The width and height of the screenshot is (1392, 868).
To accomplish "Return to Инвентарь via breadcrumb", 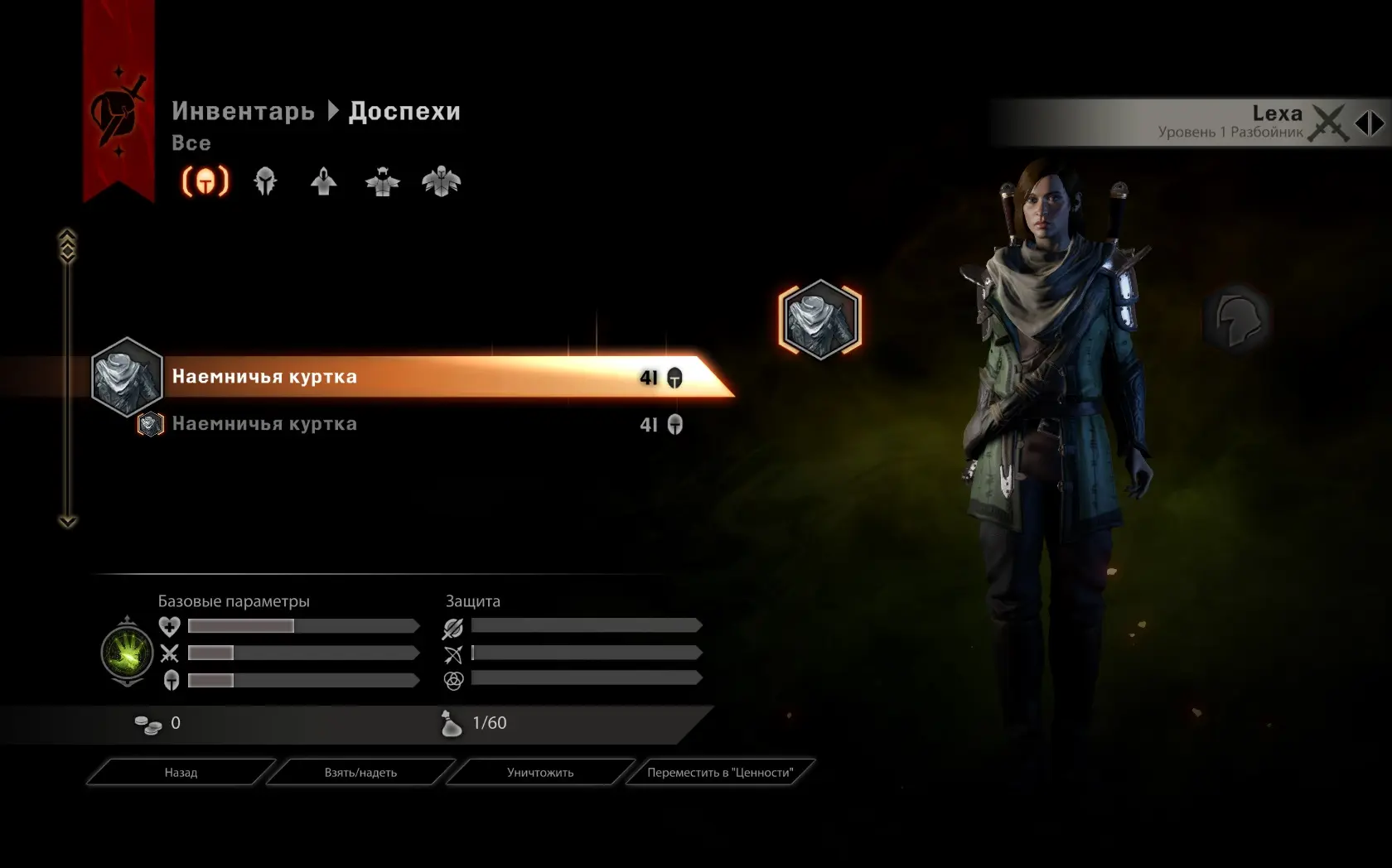I will click(243, 111).
